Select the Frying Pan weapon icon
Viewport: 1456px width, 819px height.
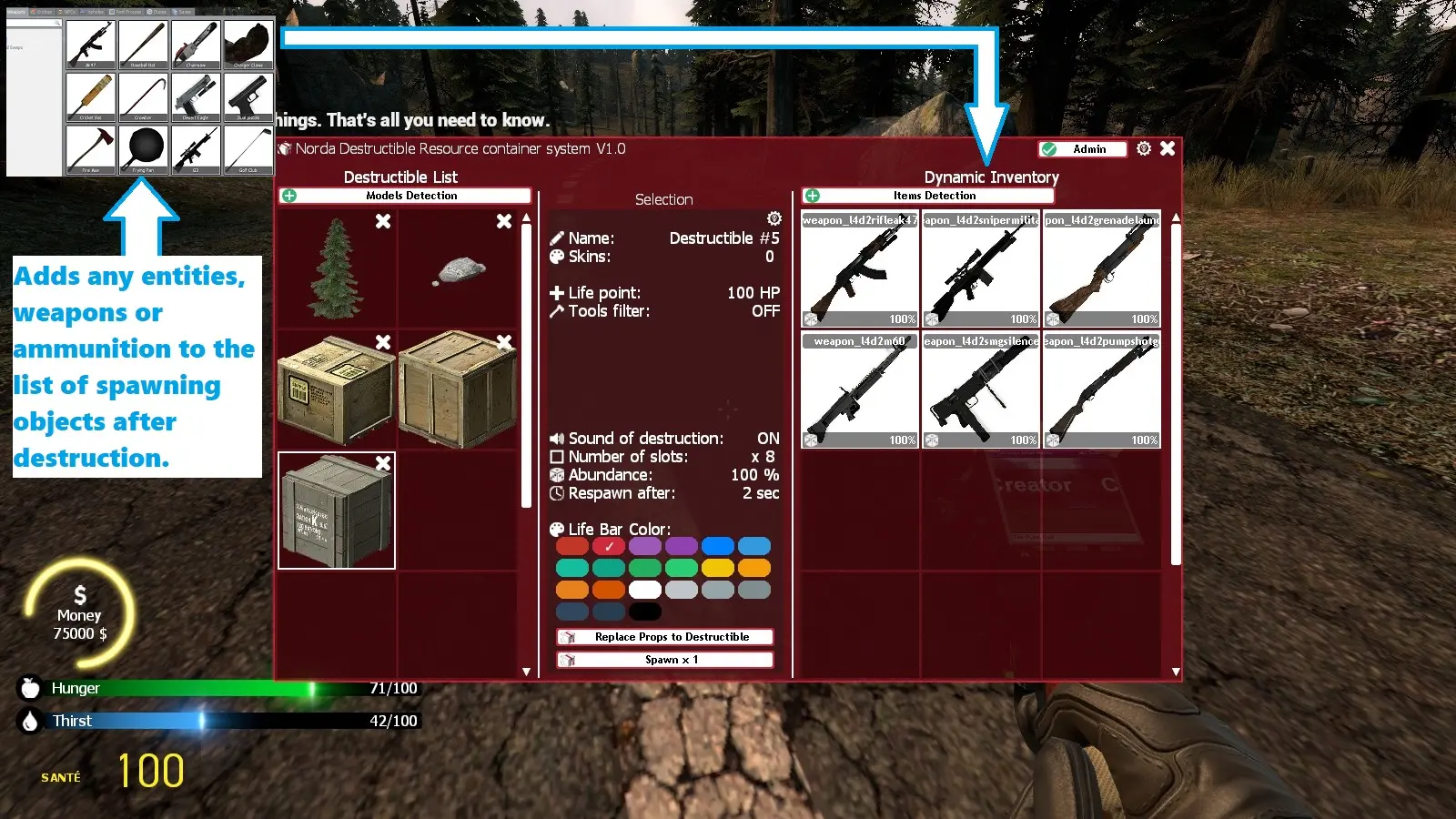(x=143, y=148)
